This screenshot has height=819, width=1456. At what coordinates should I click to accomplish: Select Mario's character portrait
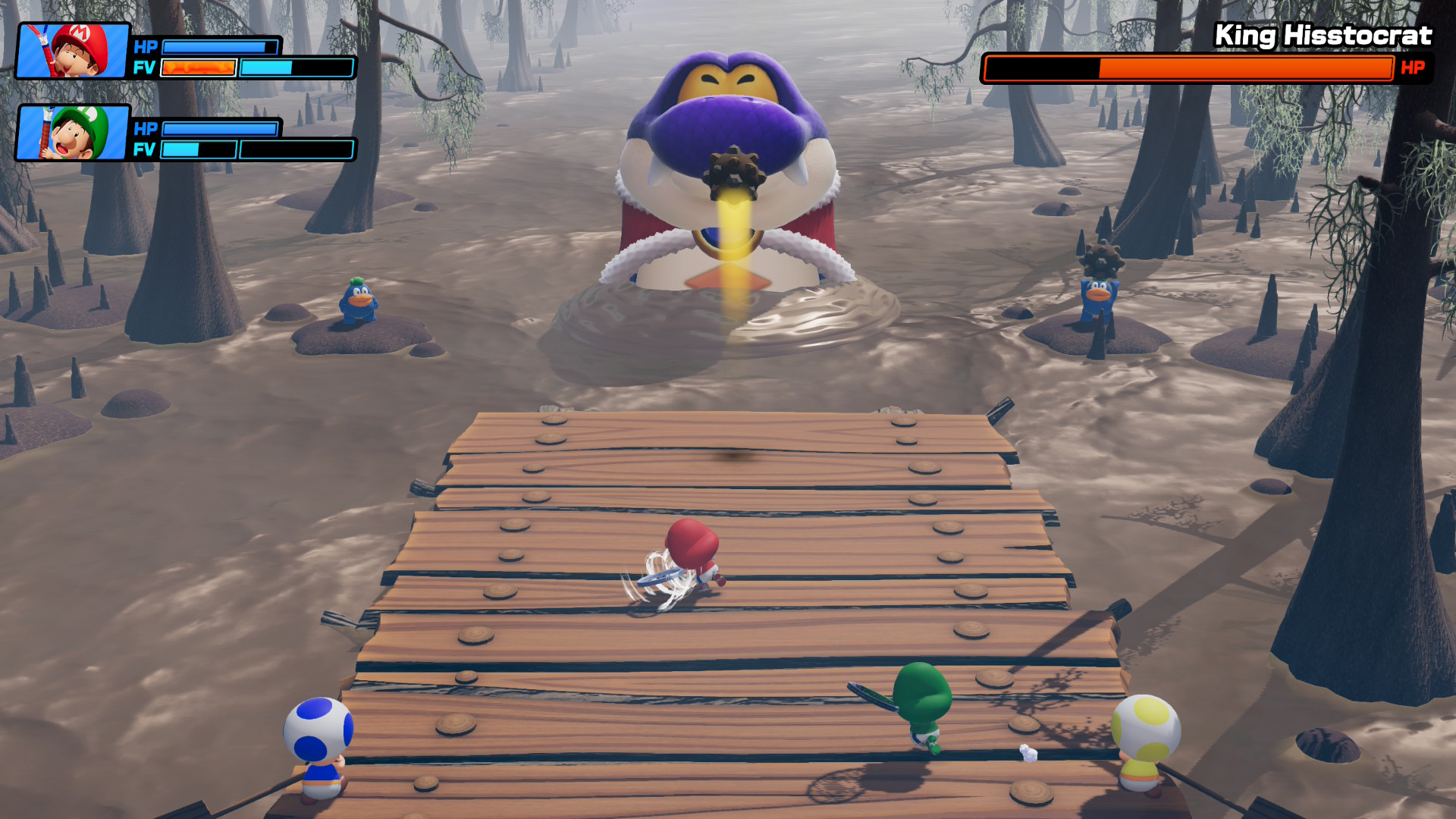(x=74, y=51)
